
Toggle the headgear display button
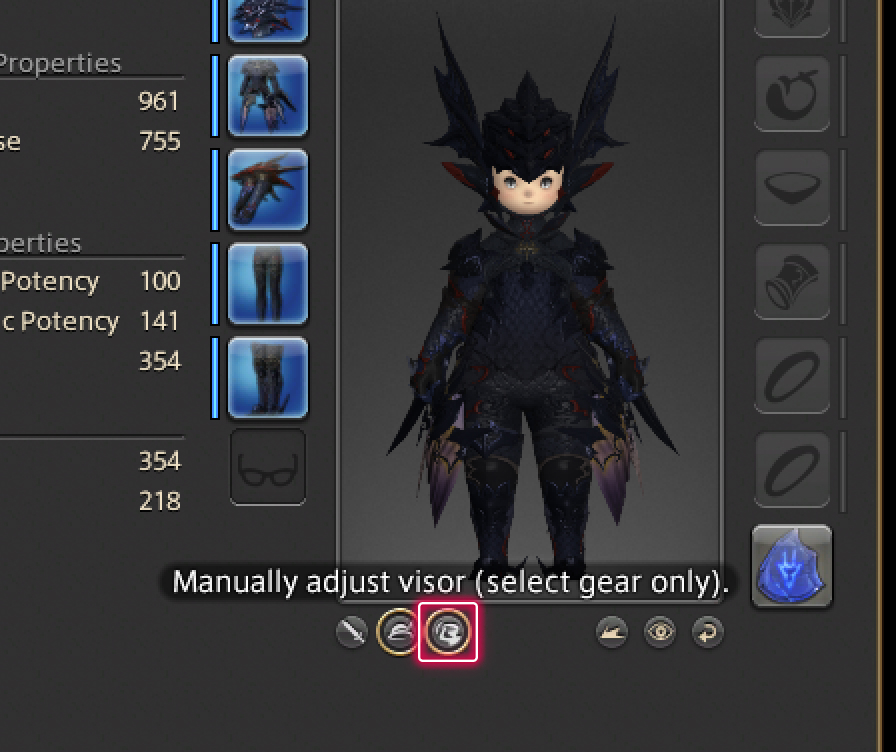coord(398,632)
